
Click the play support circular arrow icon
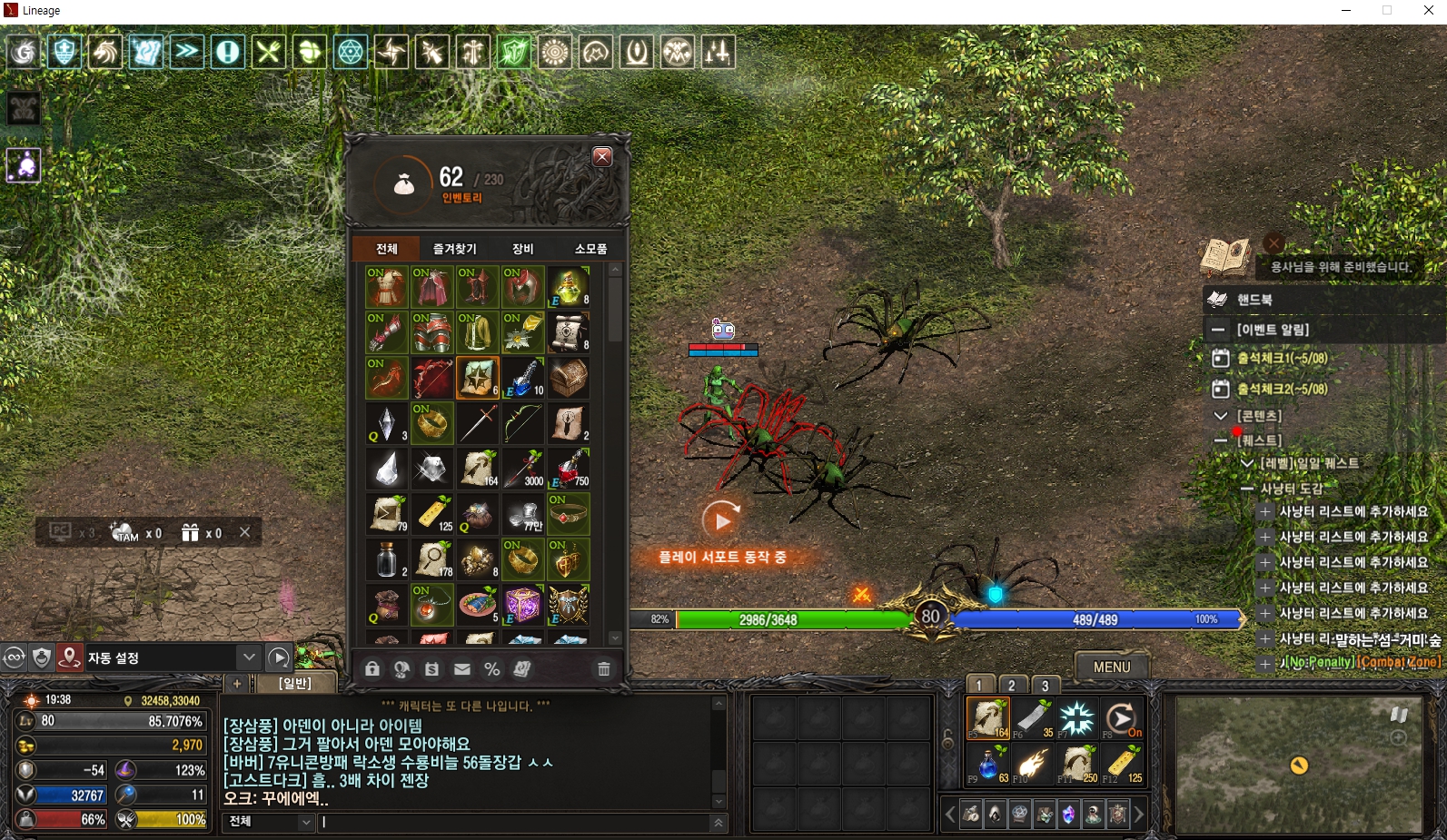click(x=720, y=519)
